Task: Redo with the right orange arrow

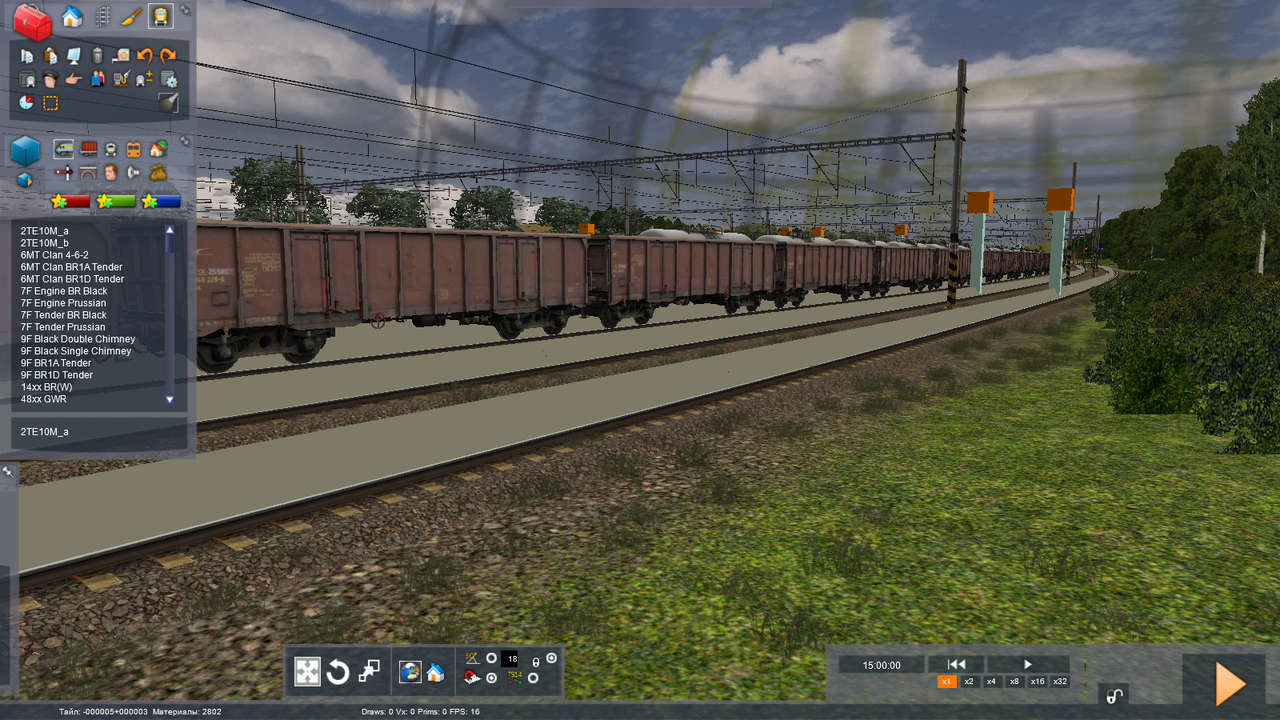Action: point(168,56)
